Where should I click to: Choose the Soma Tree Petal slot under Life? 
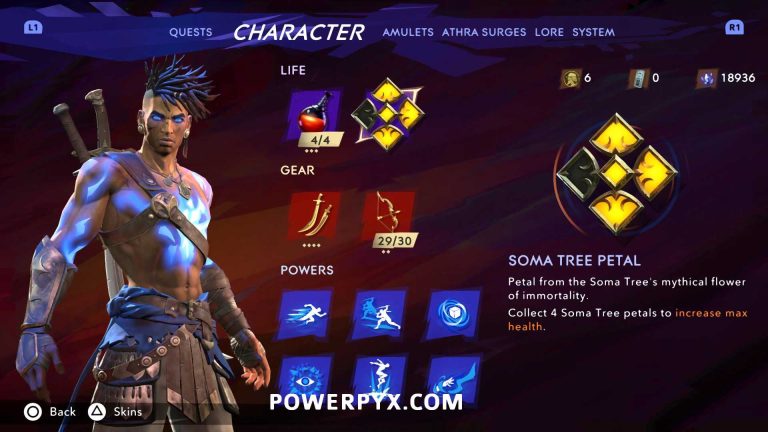click(386, 115)
